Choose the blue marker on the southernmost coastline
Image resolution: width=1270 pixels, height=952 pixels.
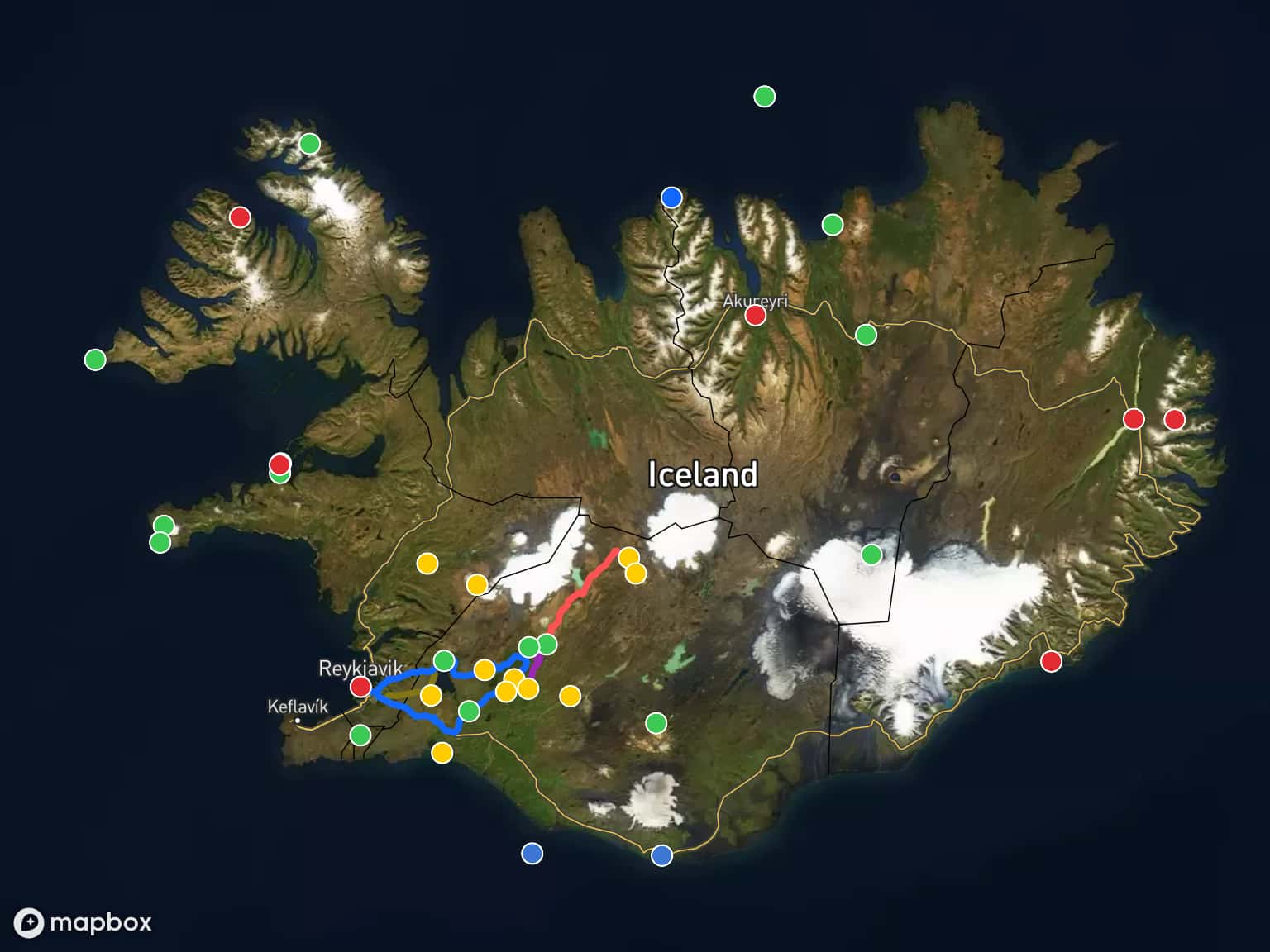[x=661, y=855]
